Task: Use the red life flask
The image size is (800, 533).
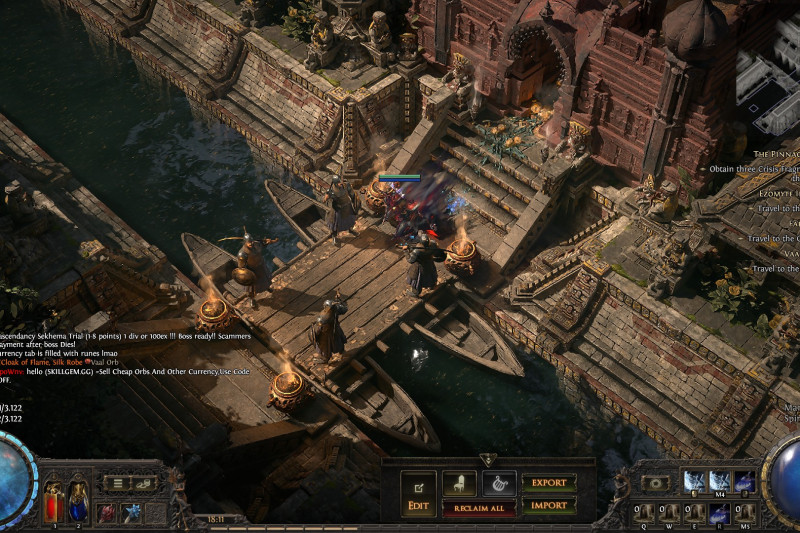Action: tap(53, 498)
